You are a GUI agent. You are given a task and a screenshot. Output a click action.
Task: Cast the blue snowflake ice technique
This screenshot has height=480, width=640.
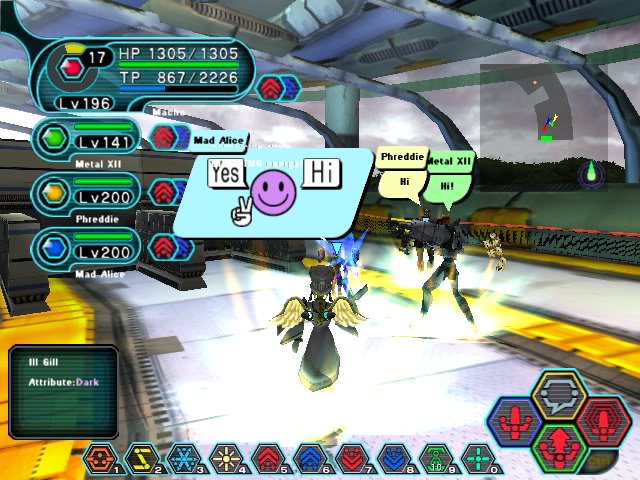[184, 458]
